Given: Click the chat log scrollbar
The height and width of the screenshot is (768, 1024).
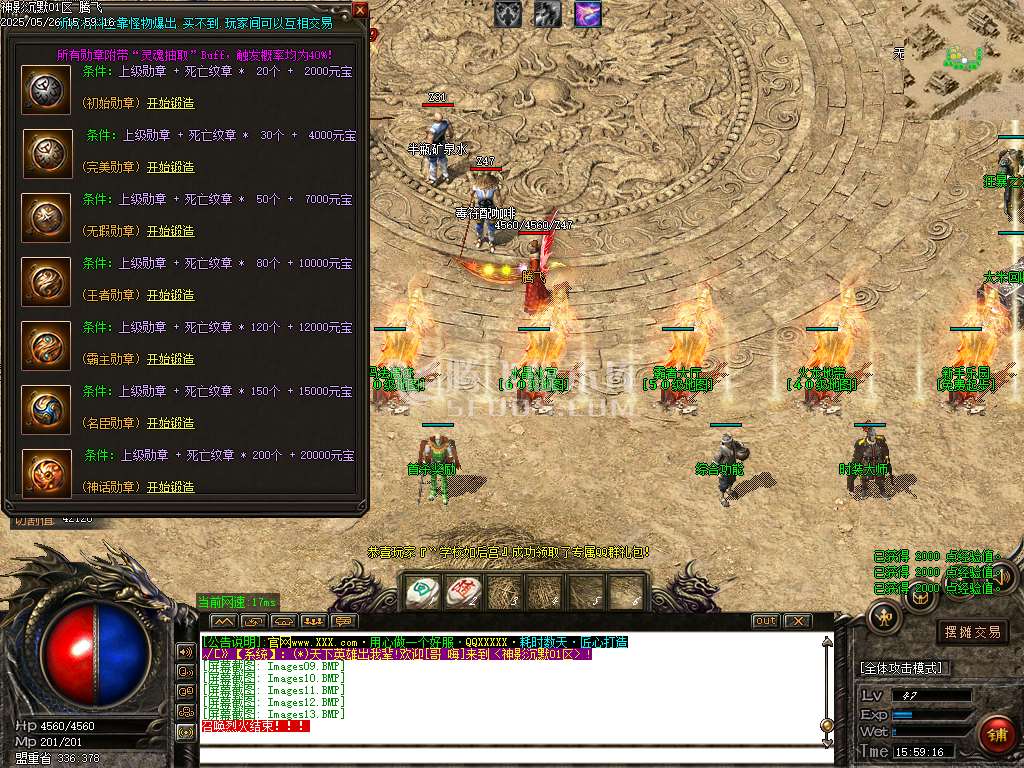Looking at the screenshot, I should coord(826,690).
